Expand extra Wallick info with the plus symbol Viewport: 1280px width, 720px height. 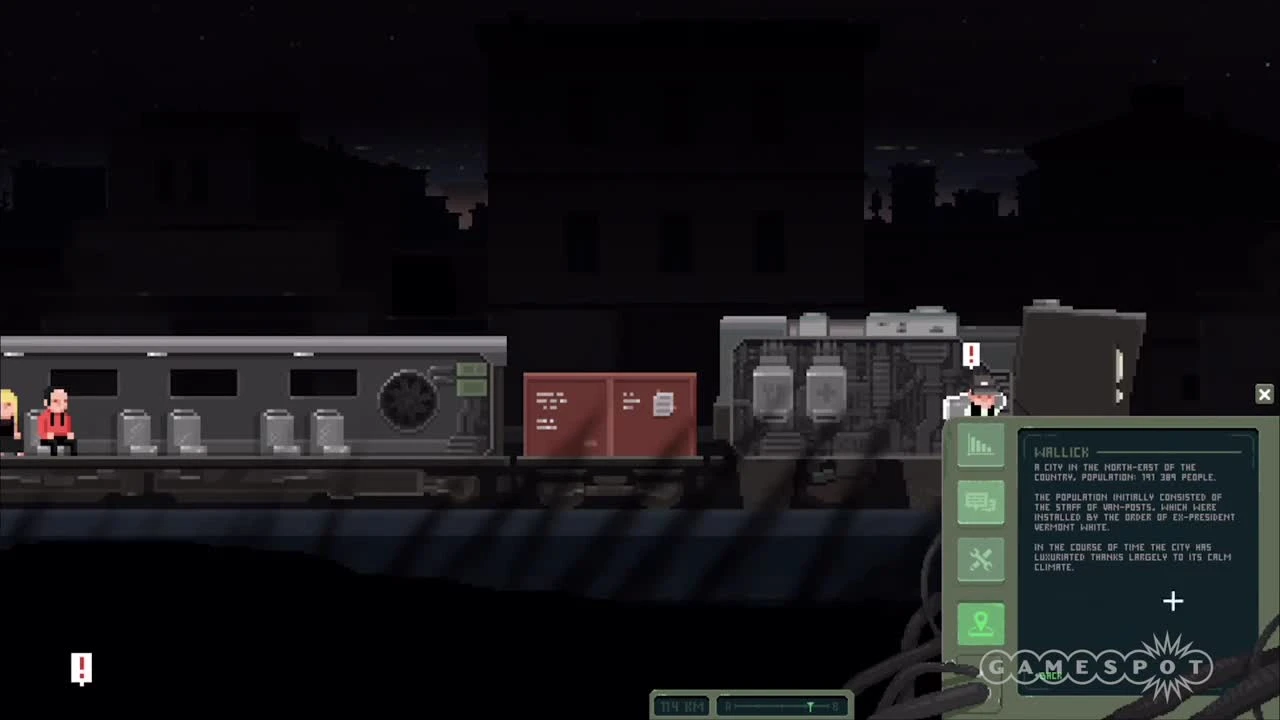(1173, 600)
